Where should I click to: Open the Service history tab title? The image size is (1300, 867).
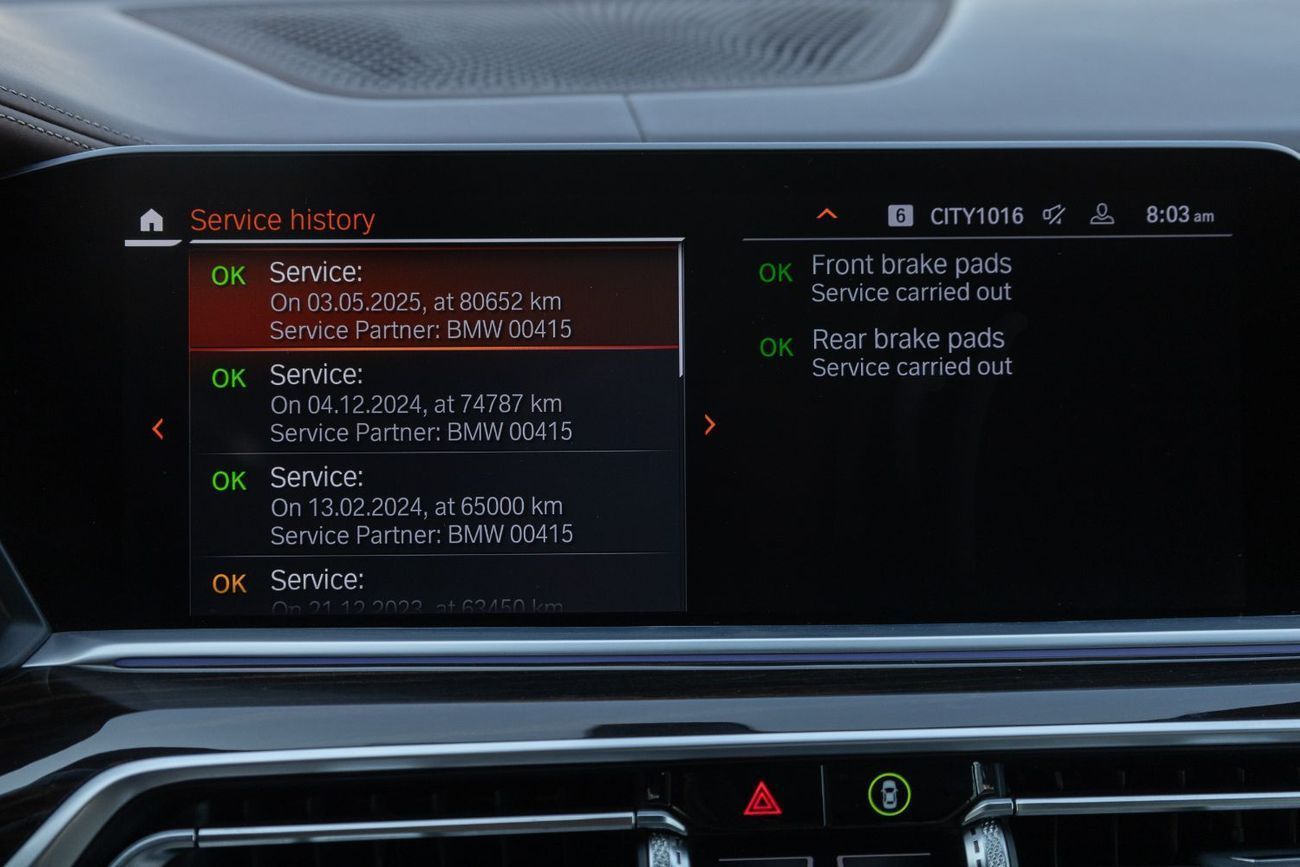coord(283,220)
